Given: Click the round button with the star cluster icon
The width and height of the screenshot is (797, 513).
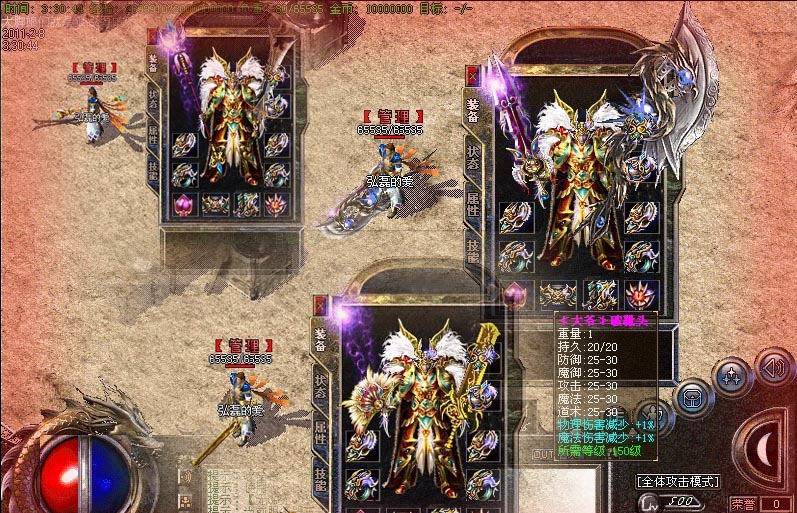Looking at the screenshot, I should point(732,378).
